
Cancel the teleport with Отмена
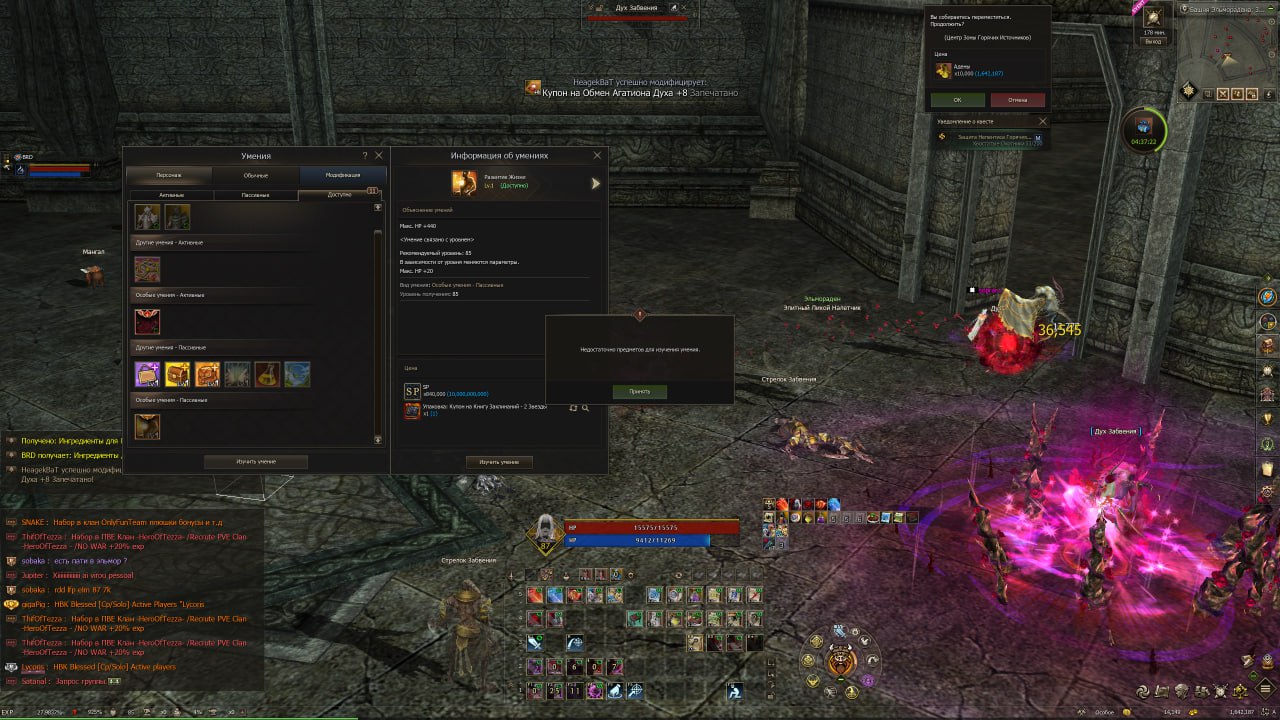tap(1017, 100)
